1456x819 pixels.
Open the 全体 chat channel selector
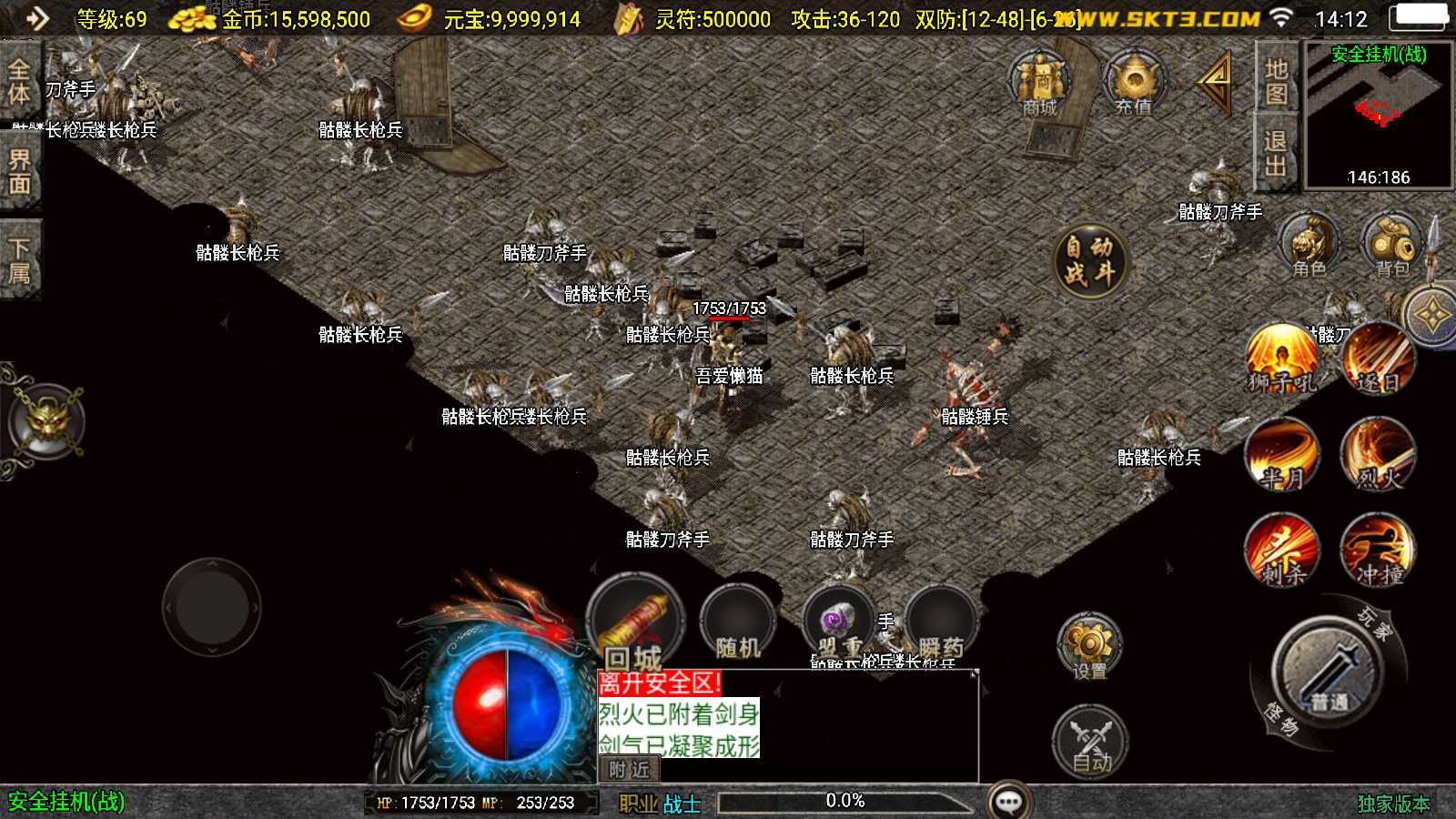tap(19, 82)
